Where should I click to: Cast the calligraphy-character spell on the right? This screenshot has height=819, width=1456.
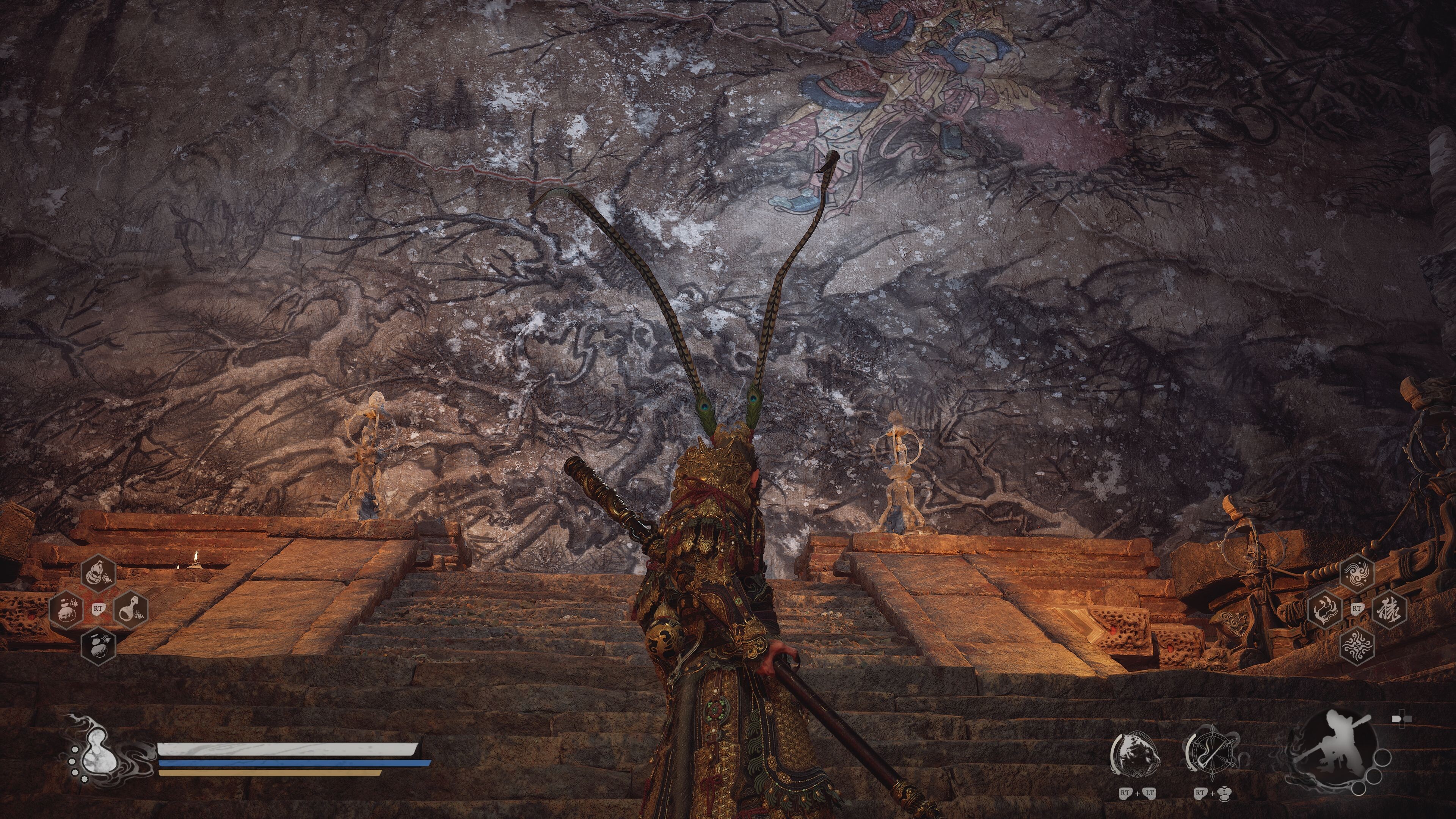click(1391, 609)
